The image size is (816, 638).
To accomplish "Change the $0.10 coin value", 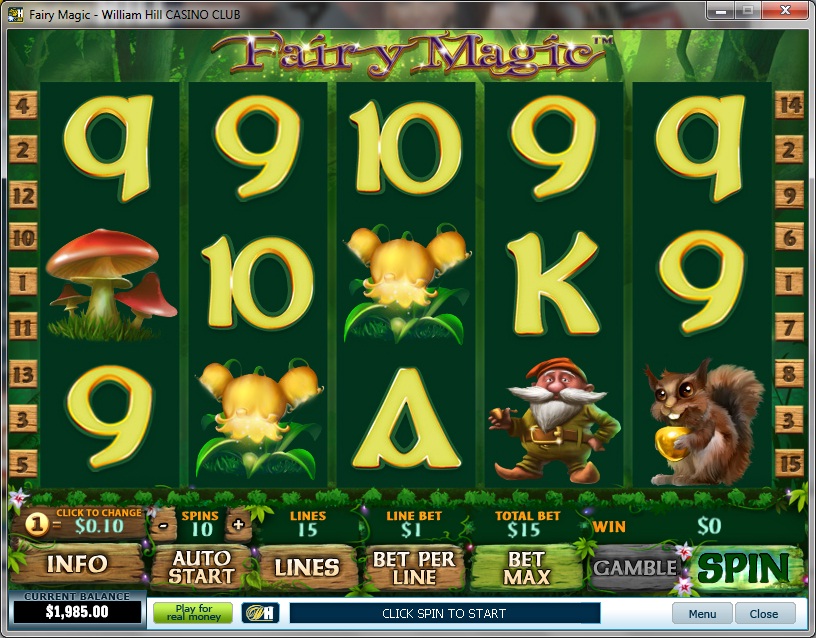I will (x=98, y=525).
